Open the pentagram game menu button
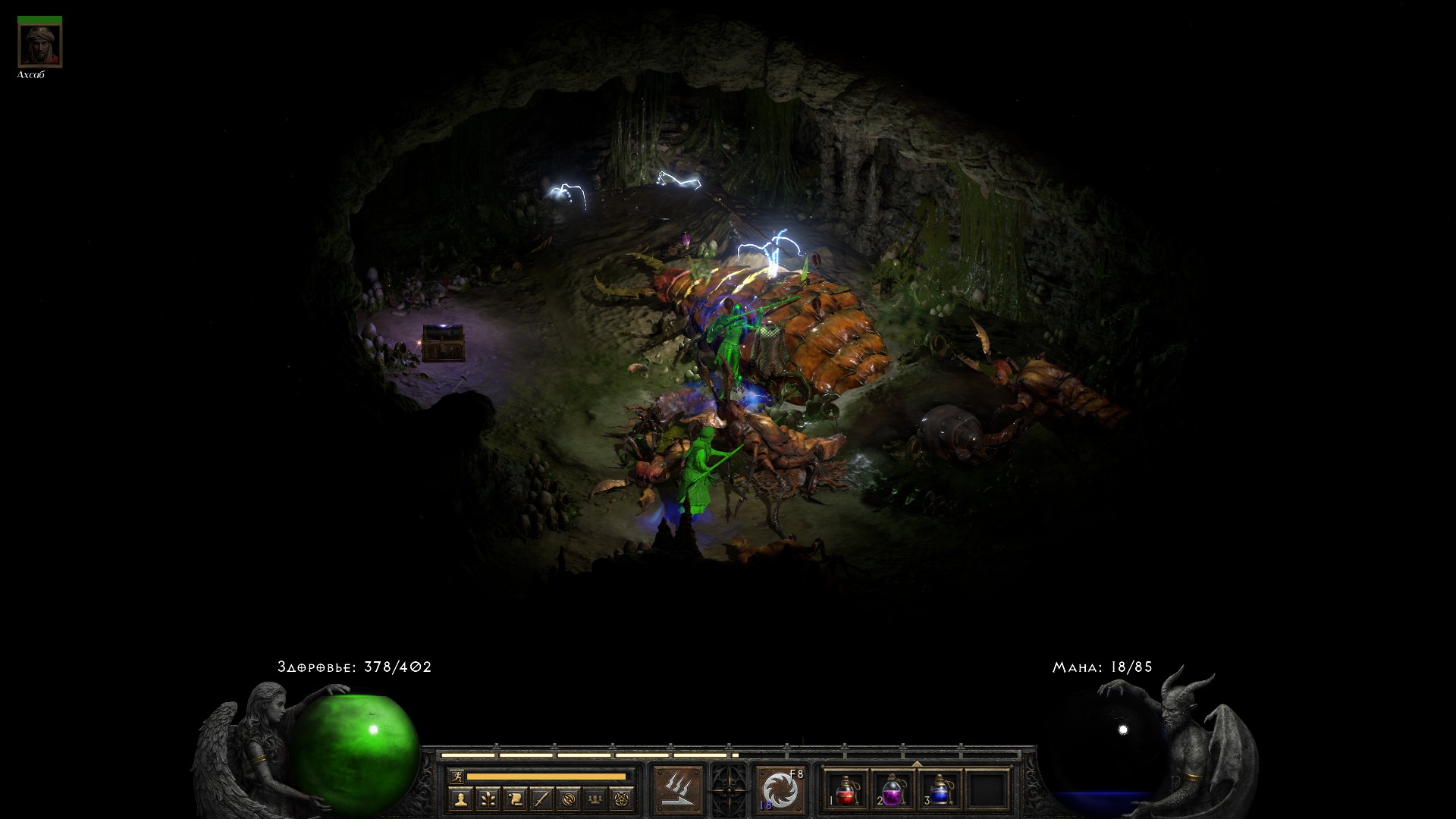 tap(623, 799)
